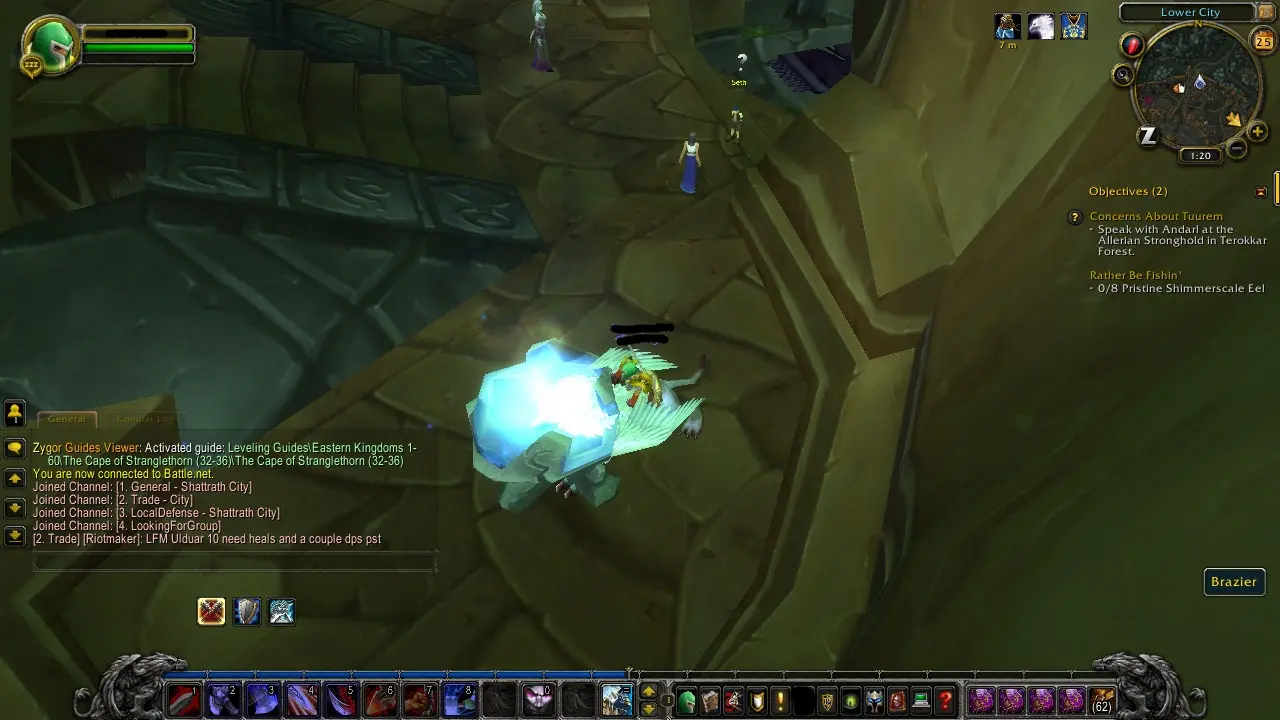Open the social friends button above chat
The width and height of the screenshot is (1280, 720).
[15, 412]
